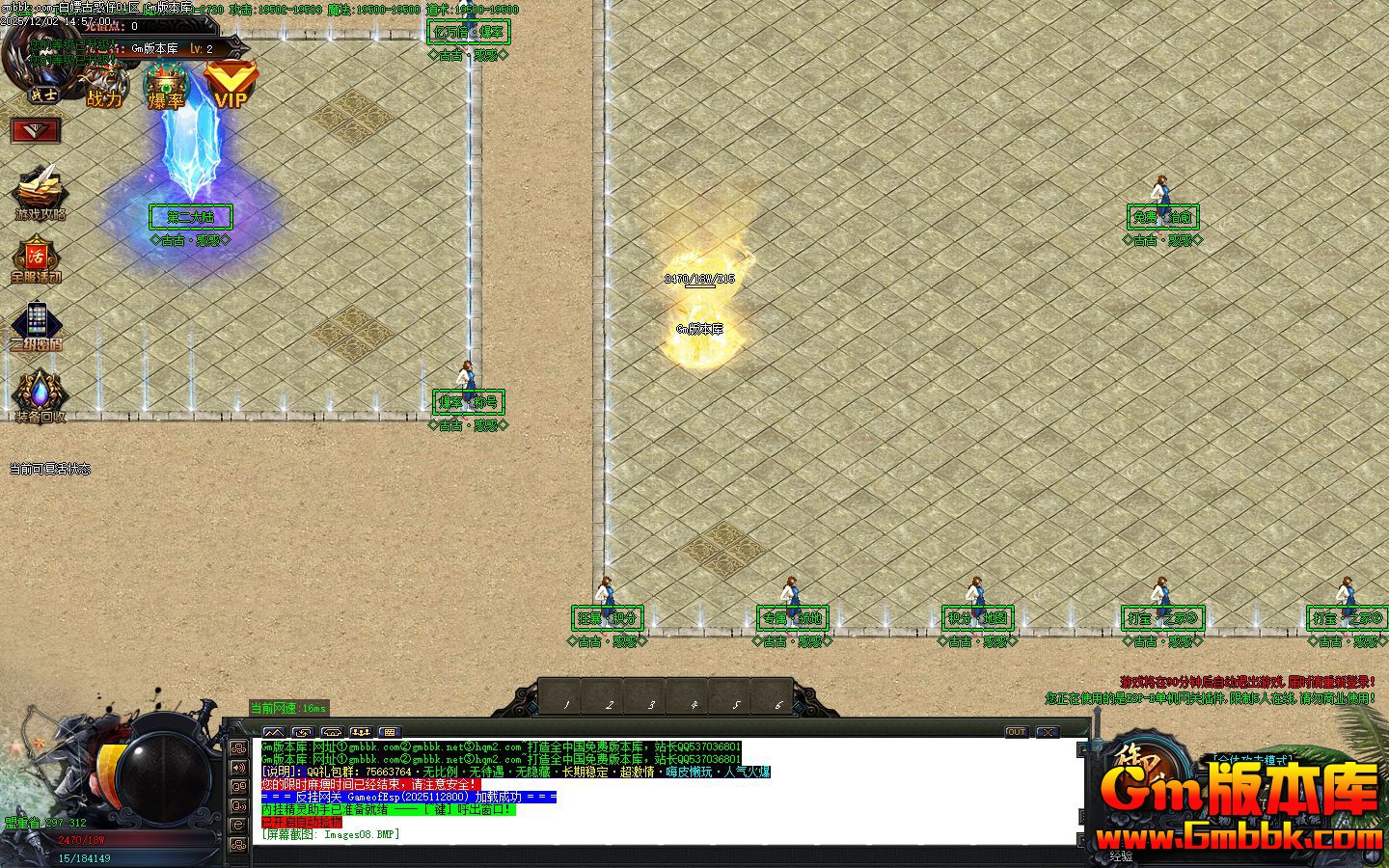This screenshot has height=868, width=1389.
Task: Open the 战力 combat power panel
Action: [105, 87]
